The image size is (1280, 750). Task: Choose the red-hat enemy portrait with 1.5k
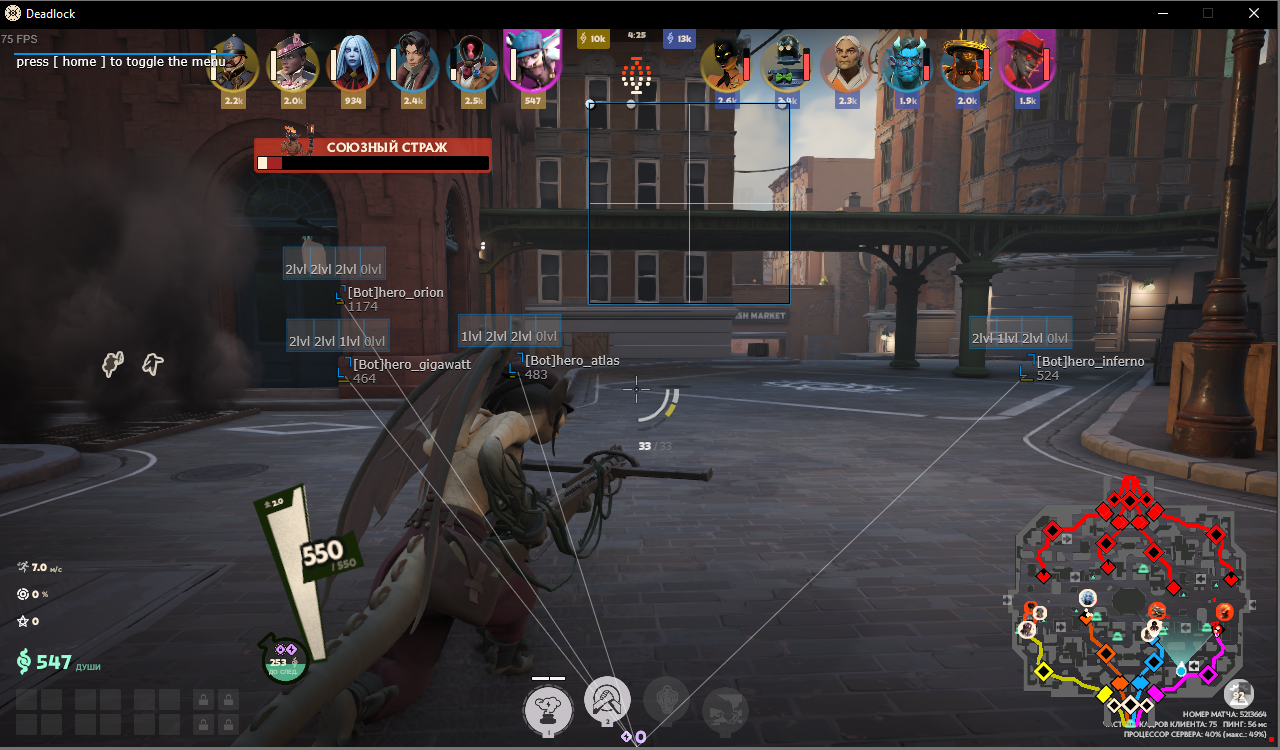click(x=1027, y=64)
